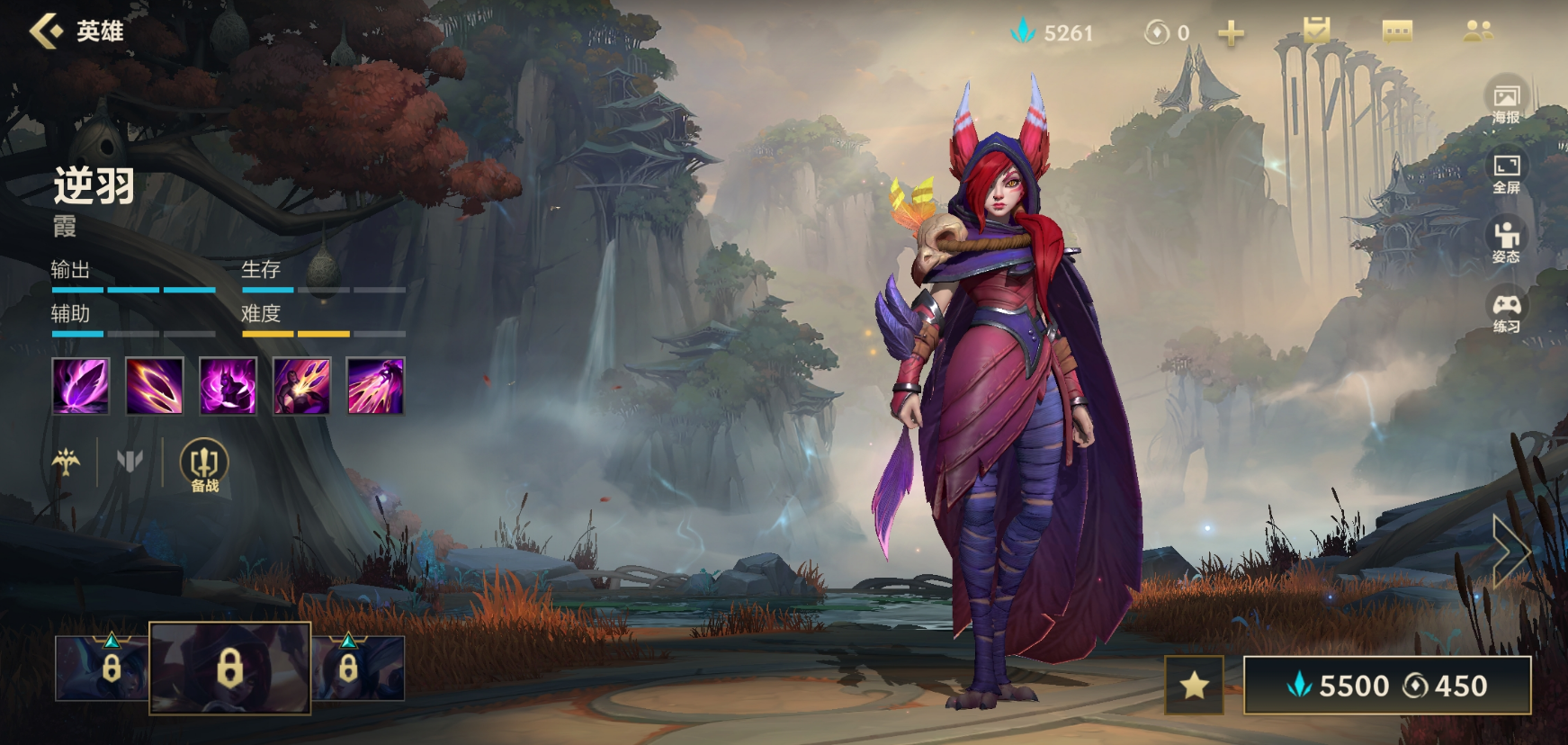Click the gold winged marksman role icon
Viewport: 1568px width, 745px height.
click(x=66, y=462)
